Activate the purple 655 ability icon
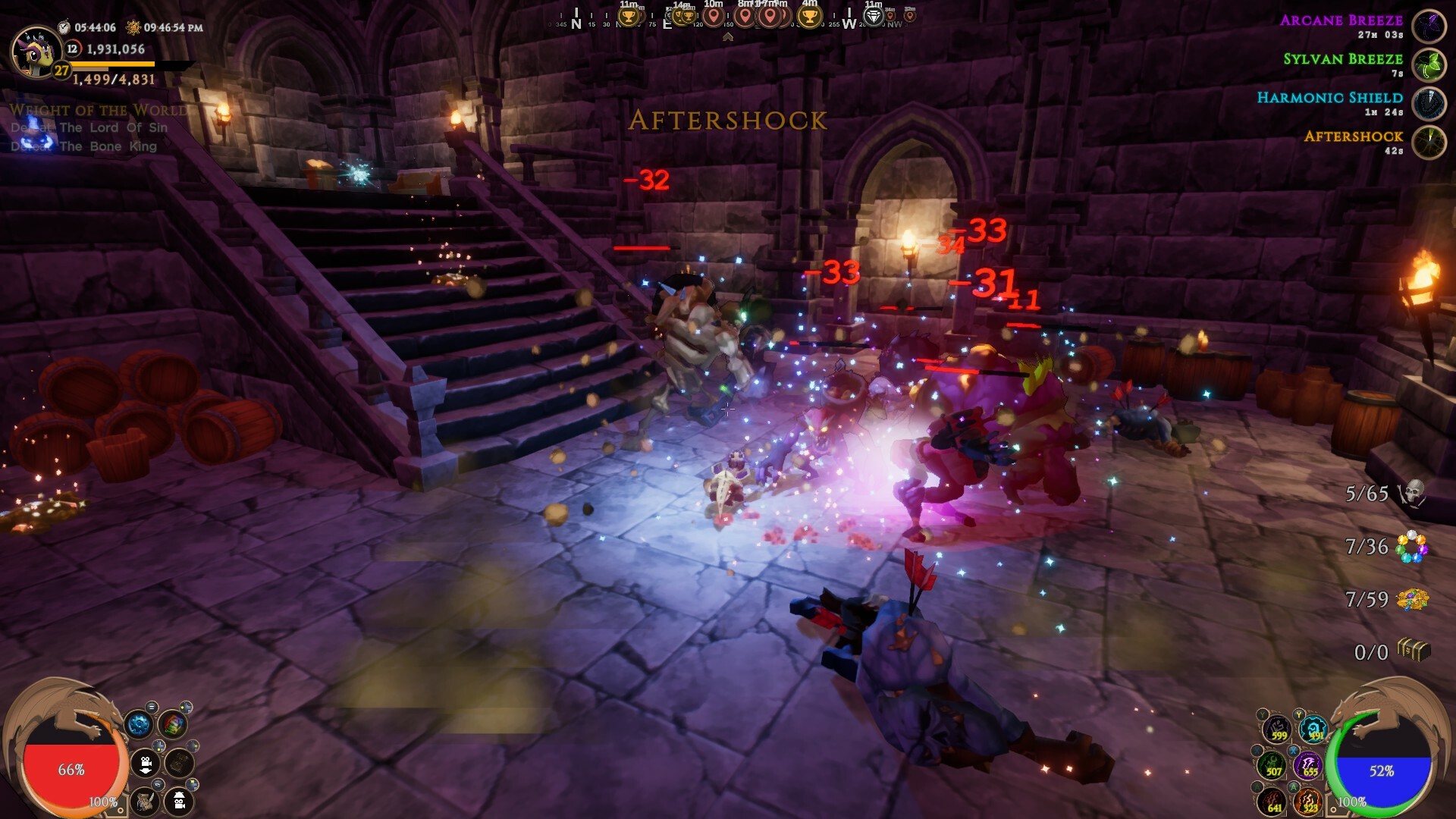Image resolution: width=1456 pixels, height=819 pixels. click(1310, 767)
